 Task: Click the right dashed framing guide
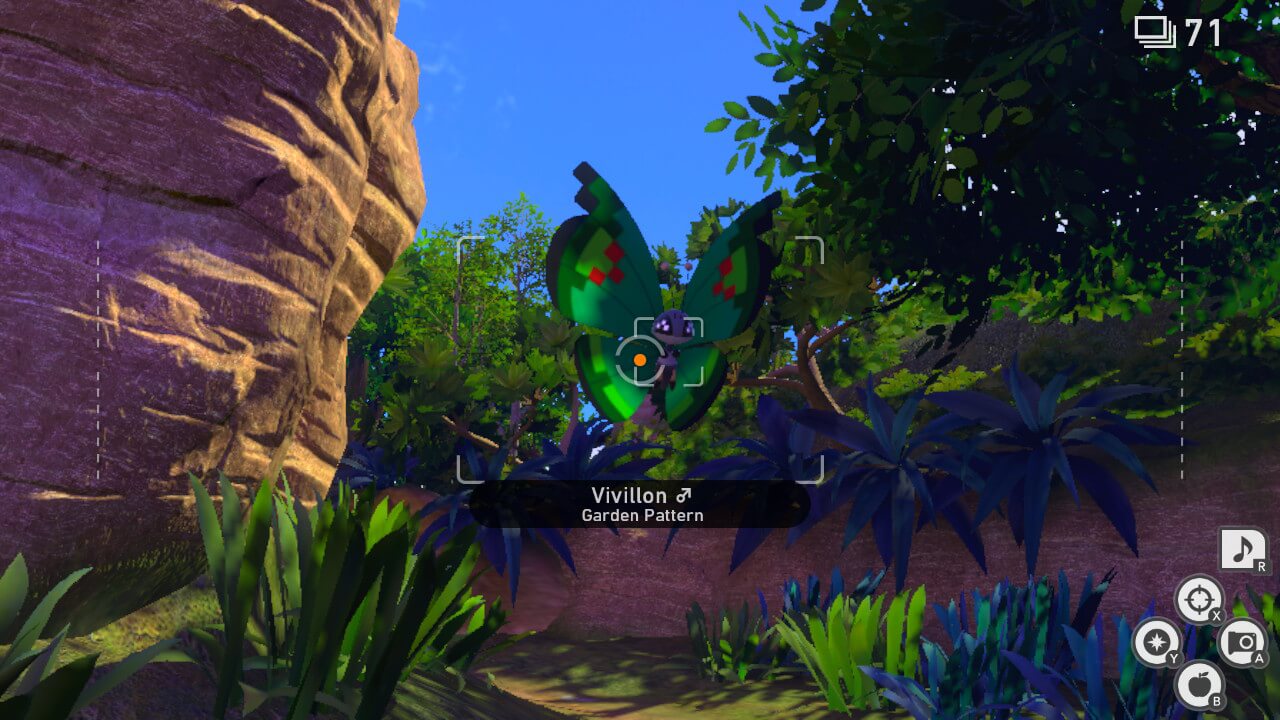1183,355
